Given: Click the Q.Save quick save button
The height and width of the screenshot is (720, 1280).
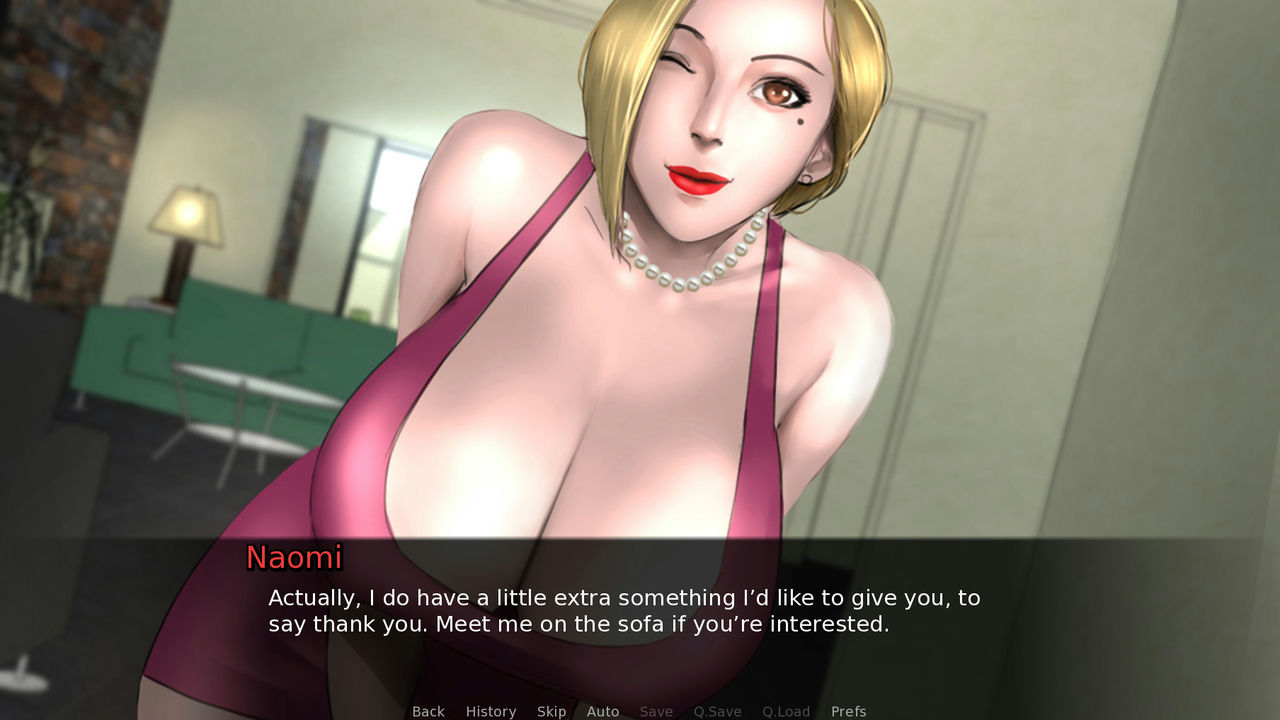Looking at the screenshot, I should [717, 711].
